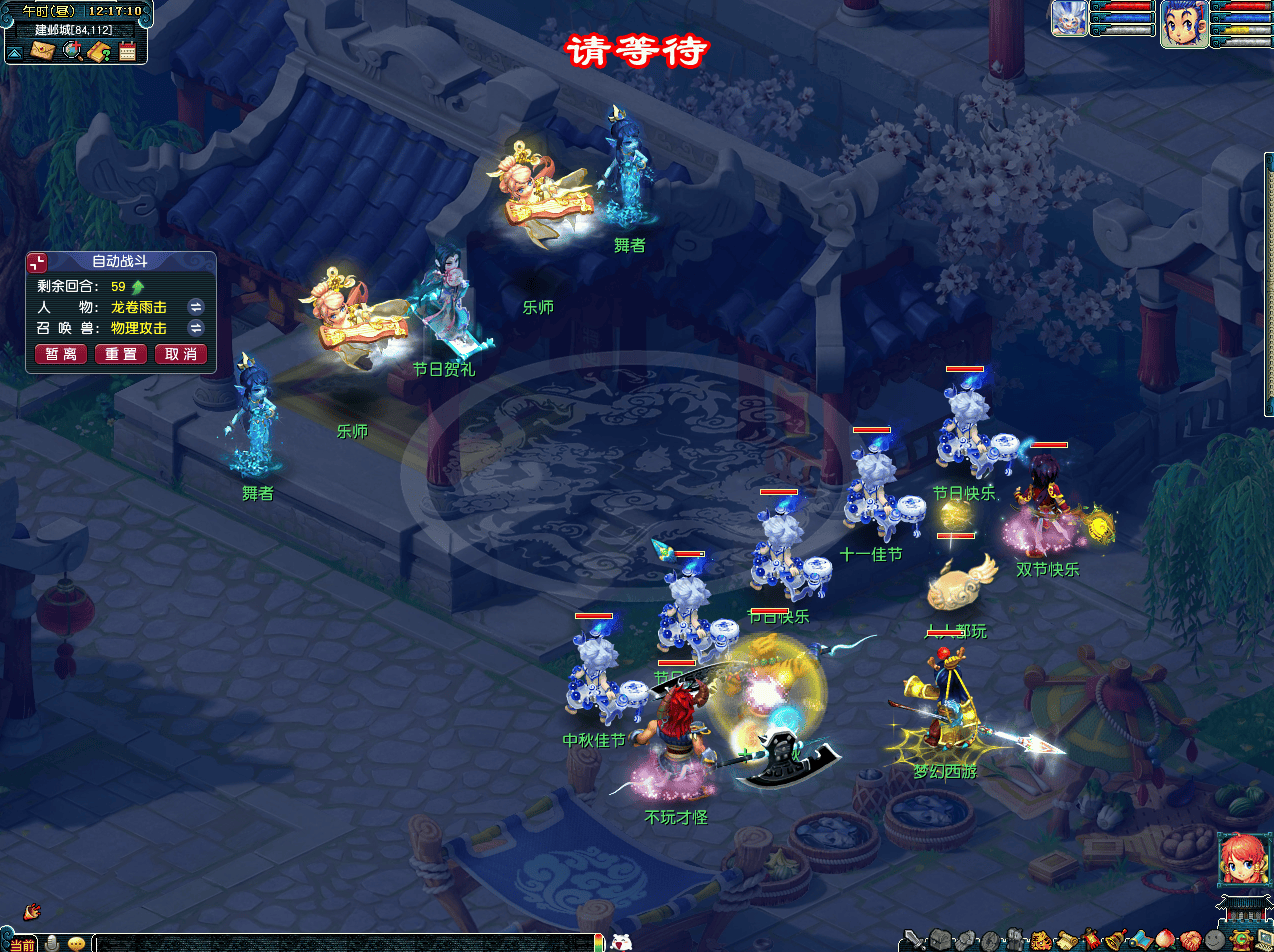The height and width of the screenshot is (952, 1274).
Task: Reset auto-battle with the 重置 button
Action: tap(121, 354)
